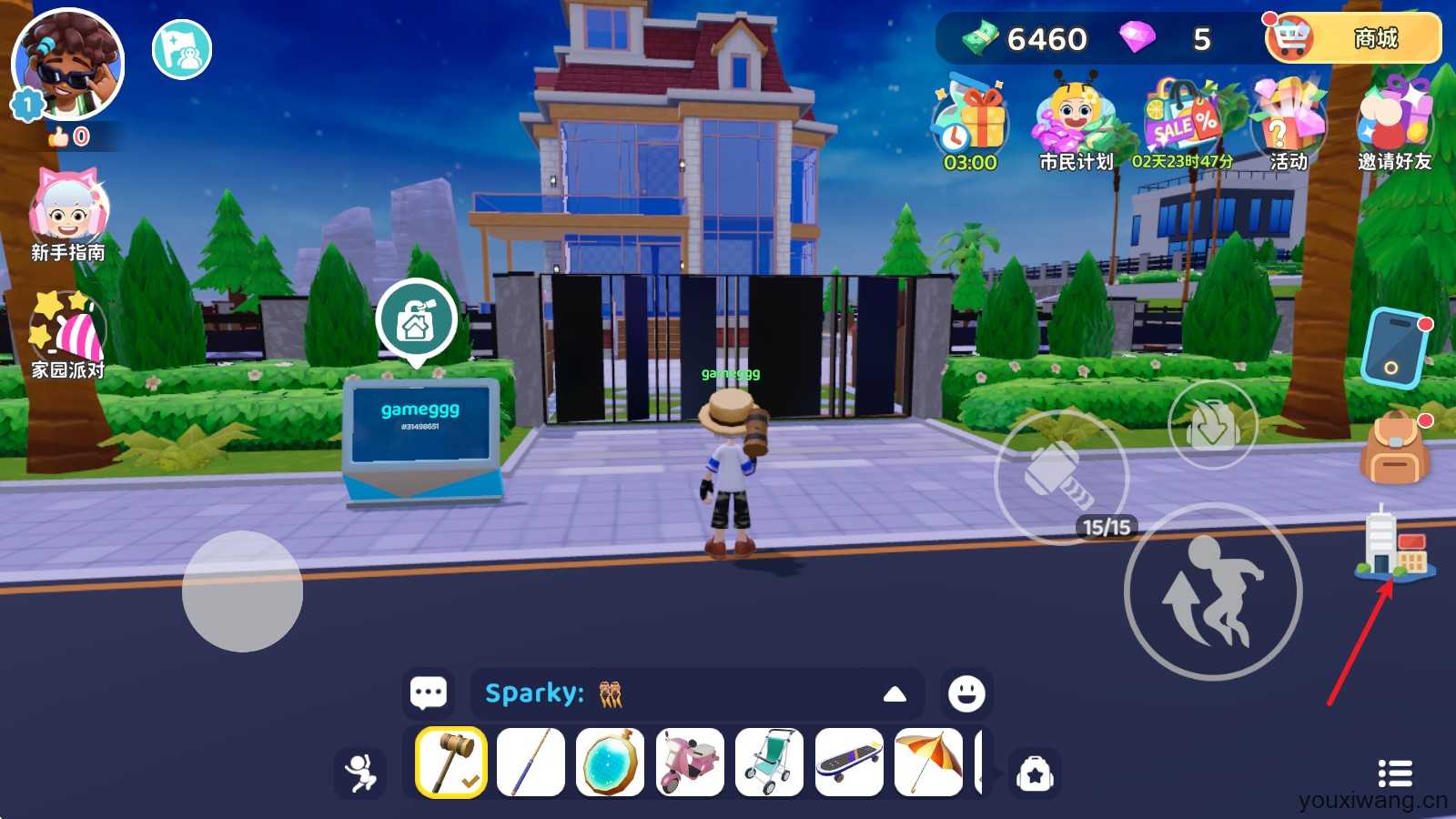Use the hammer action button

pyautogui.click(x=1061, y=476)
